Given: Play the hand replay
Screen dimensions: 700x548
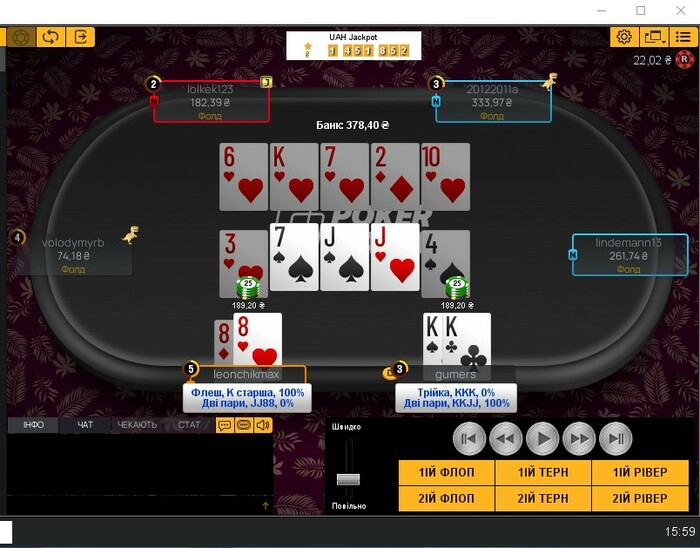Looking at the screenshot, I should tap(542, 438).
